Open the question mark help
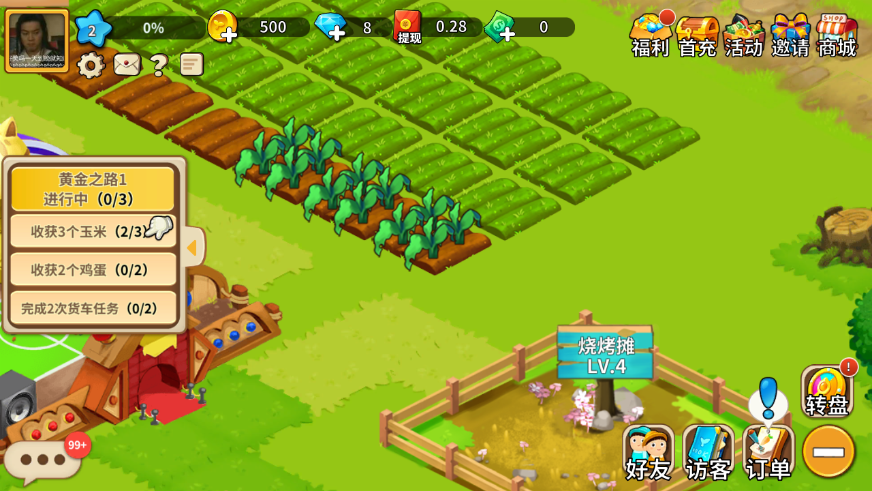The height and width of the screenshot is (491, 872). coord(158,66)
